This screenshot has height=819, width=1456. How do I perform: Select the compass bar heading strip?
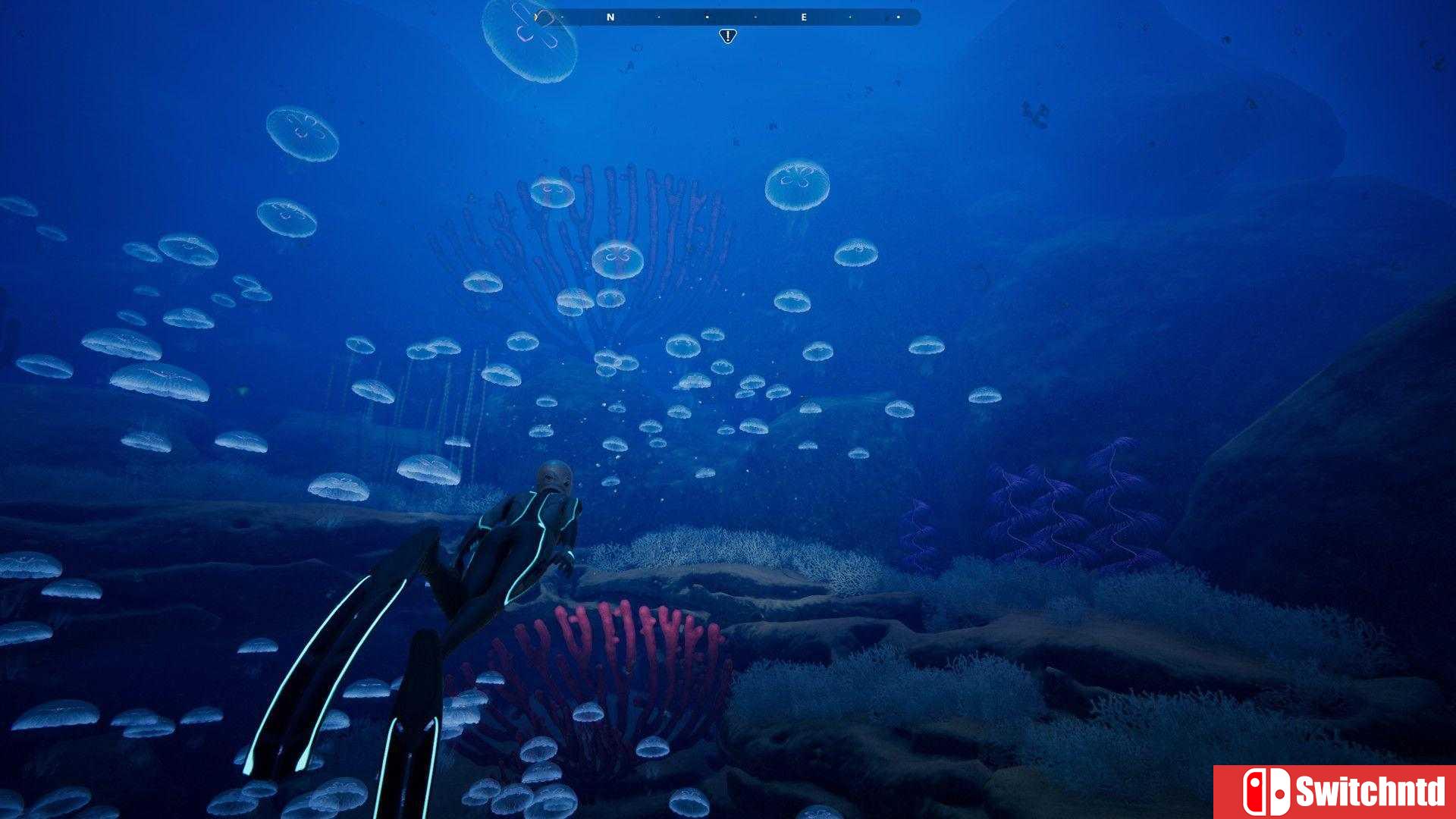(728, 17)
